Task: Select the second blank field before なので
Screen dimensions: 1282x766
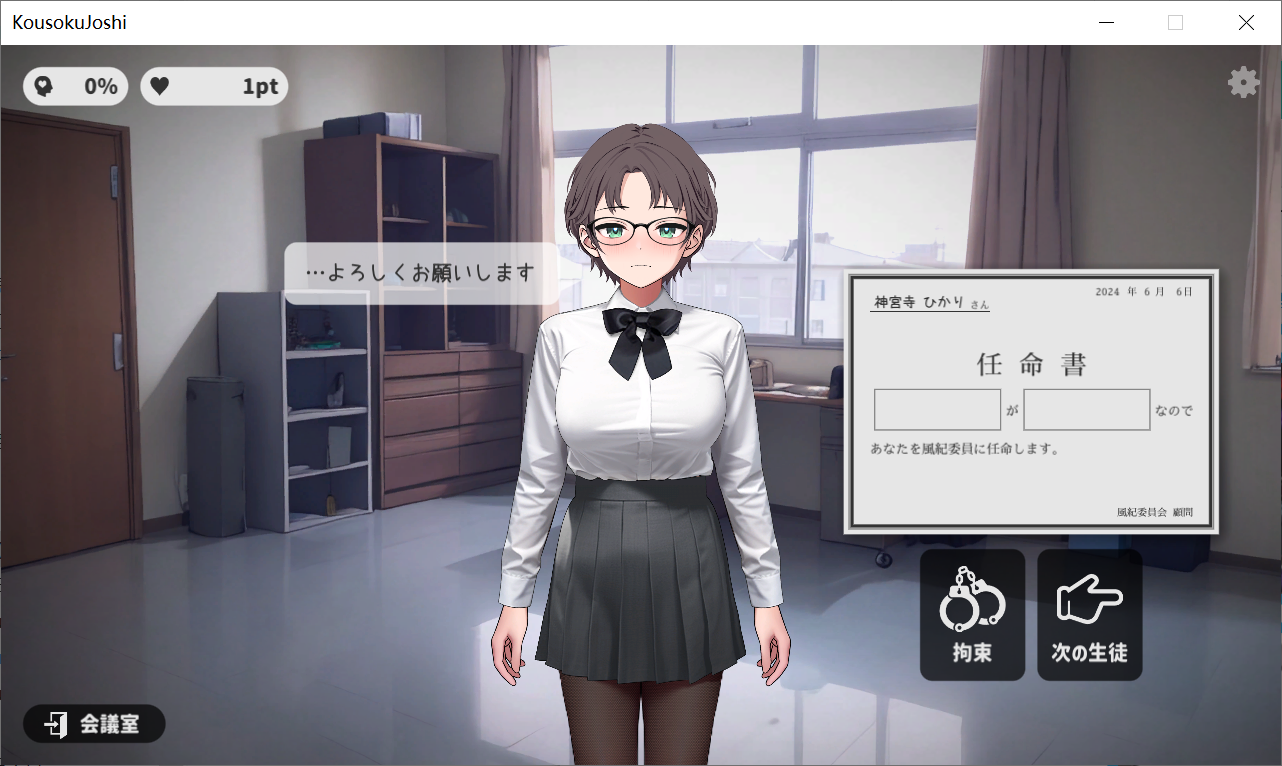Action: (1086, 410)
